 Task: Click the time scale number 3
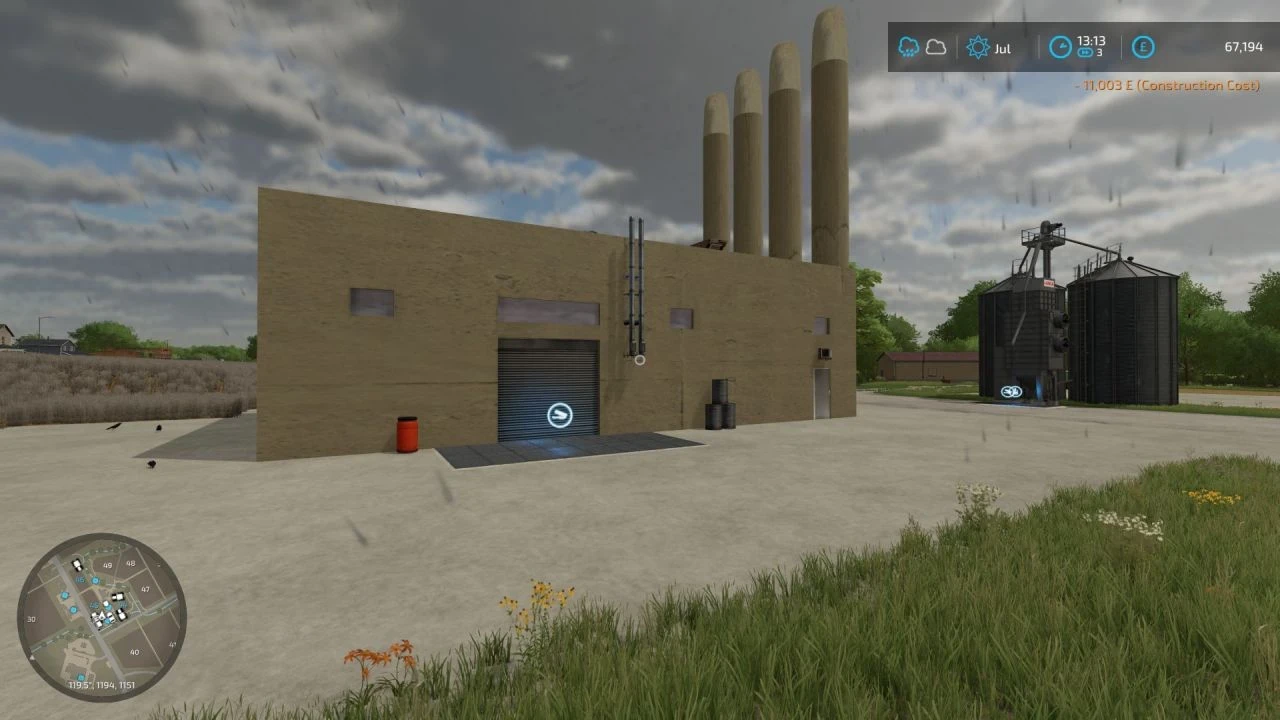click(1097, 54)
